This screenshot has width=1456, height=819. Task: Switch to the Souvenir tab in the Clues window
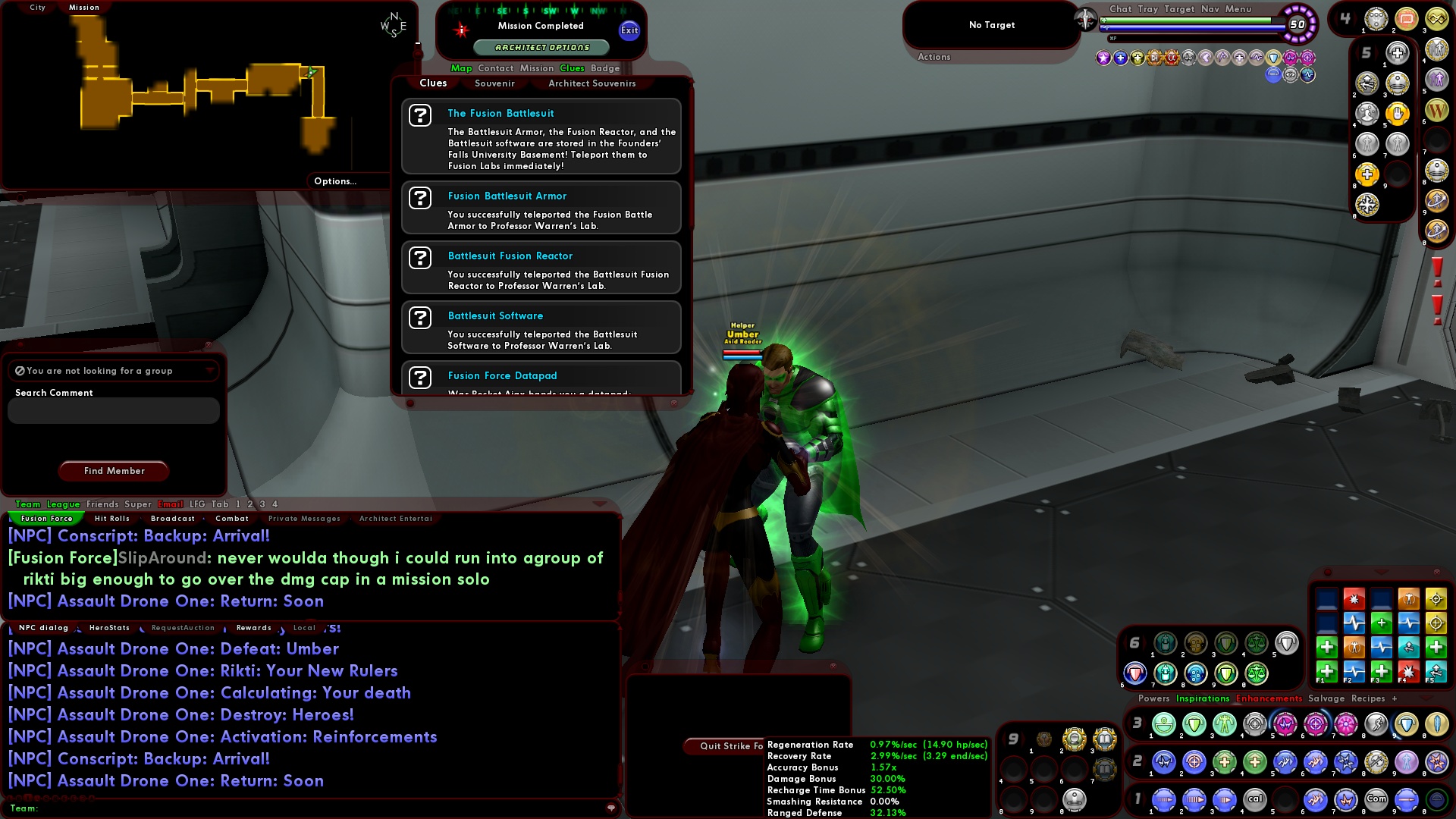[x=494, y=83]
